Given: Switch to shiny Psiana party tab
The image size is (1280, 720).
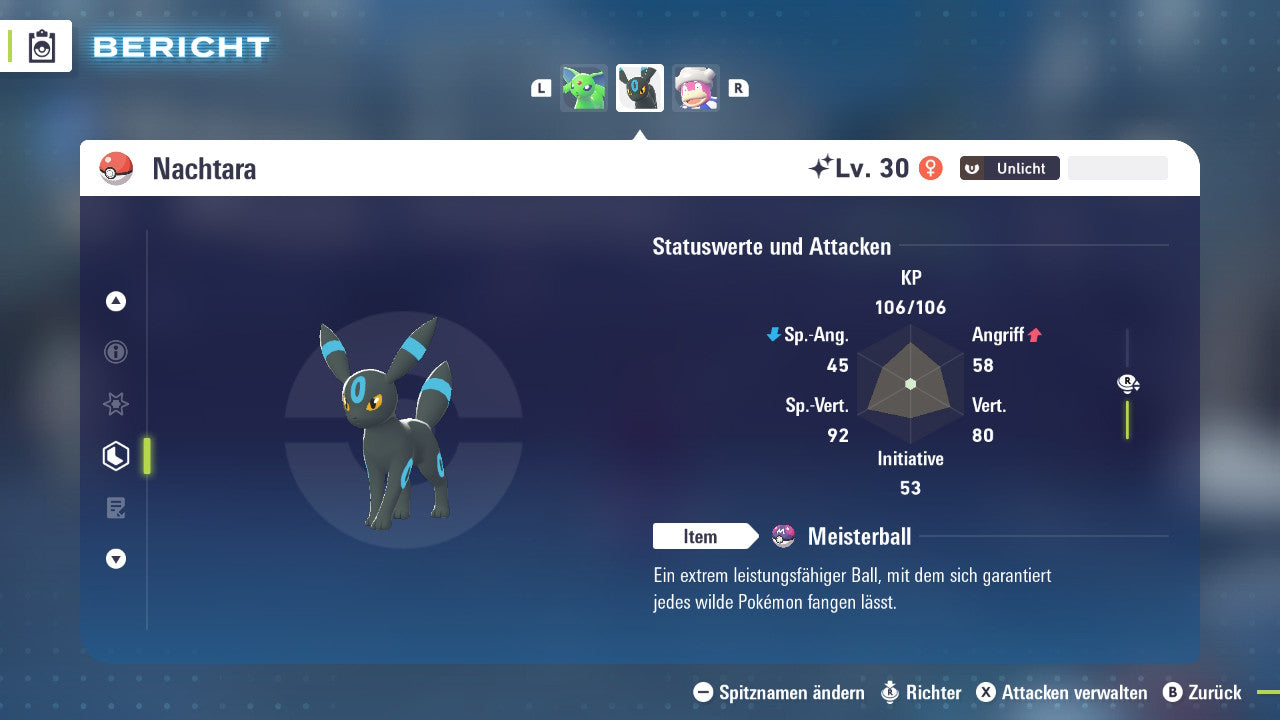Looking at the screenshot, I should [x=584, y=87].
